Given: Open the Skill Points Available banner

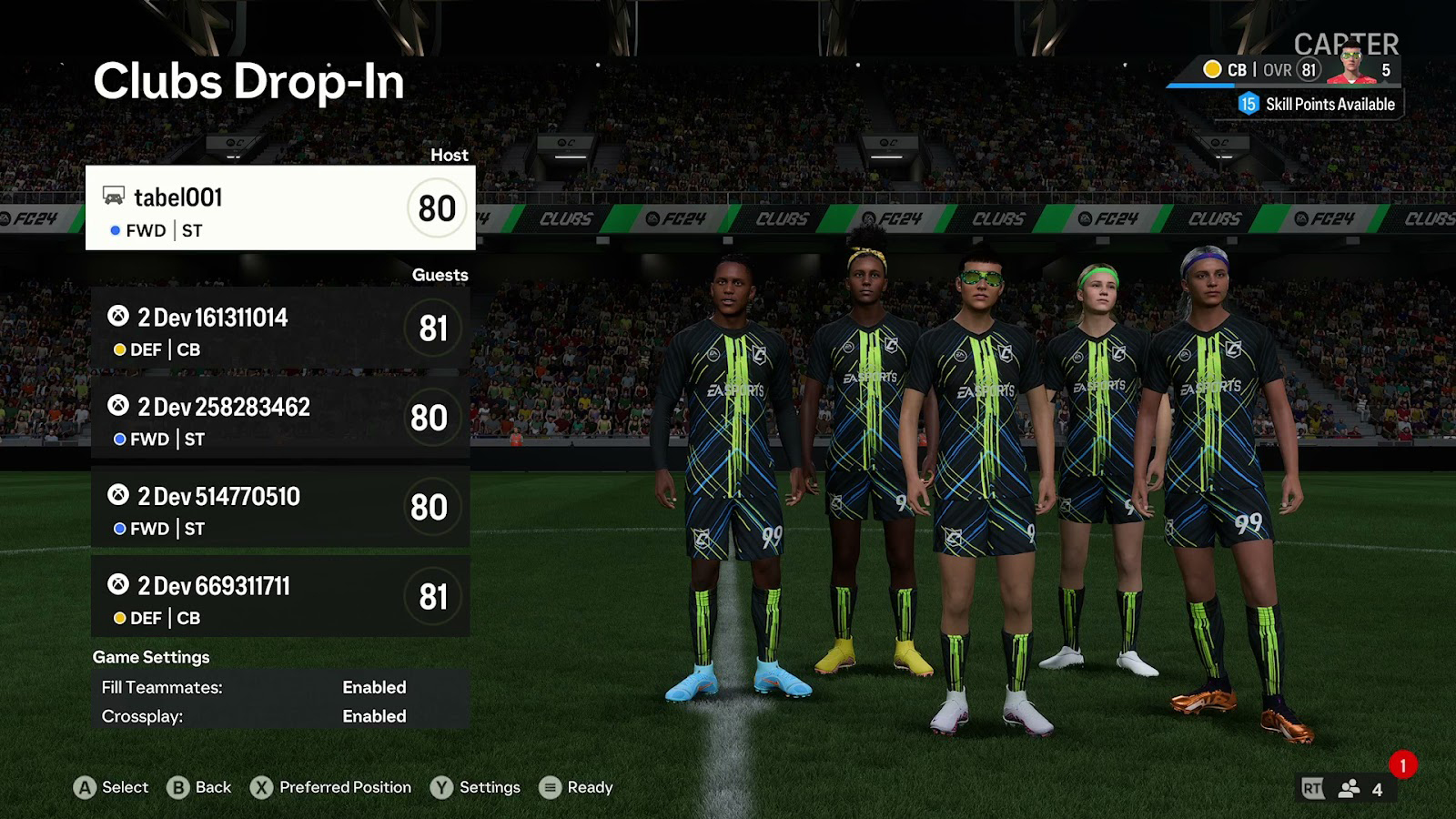Looking at the screenshot, I should click(x=1318, y=105).
